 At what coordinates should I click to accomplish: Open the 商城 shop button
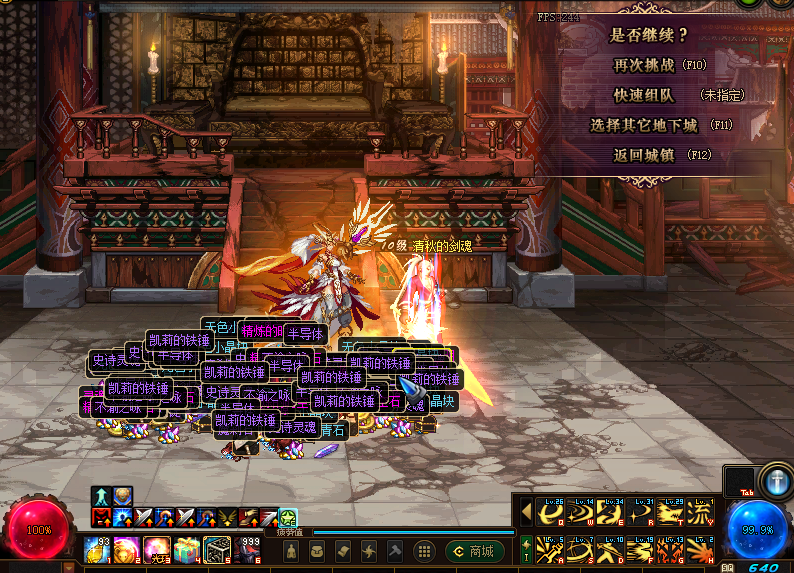(475, 551)
